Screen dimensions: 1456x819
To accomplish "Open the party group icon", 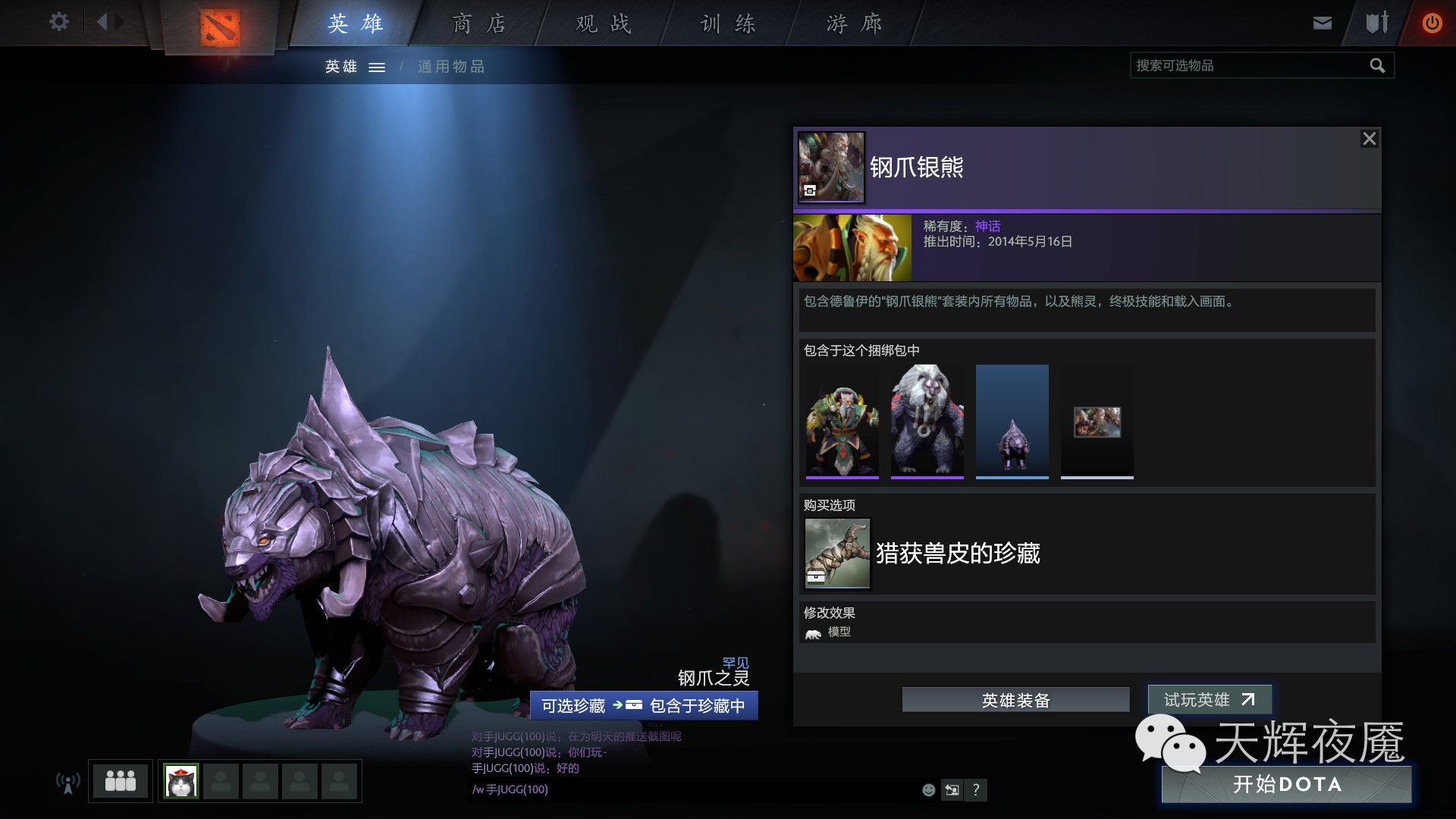I will coord(119,781).
